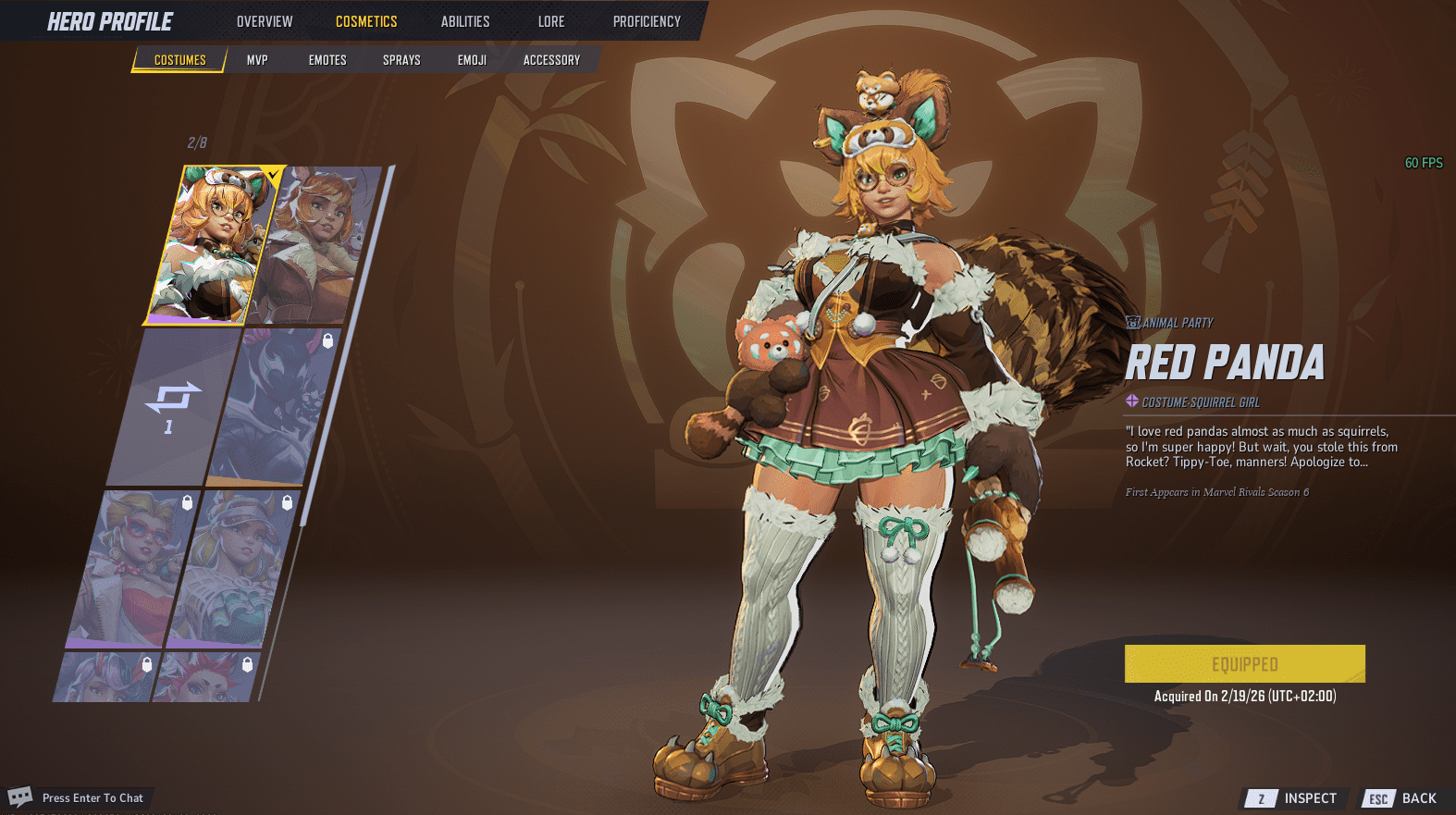The image size is (1456, 815).
Task: Choose the Emoji sub-tab
Action: click(x=472, y=60)
